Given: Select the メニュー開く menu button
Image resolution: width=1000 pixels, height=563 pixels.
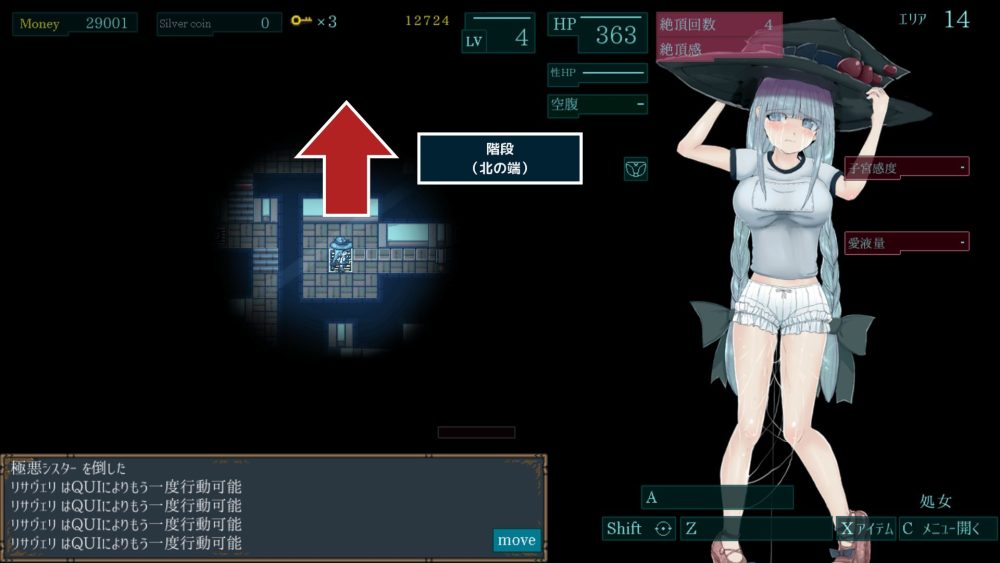Looking at the screenshot, I should coord(947,529).
